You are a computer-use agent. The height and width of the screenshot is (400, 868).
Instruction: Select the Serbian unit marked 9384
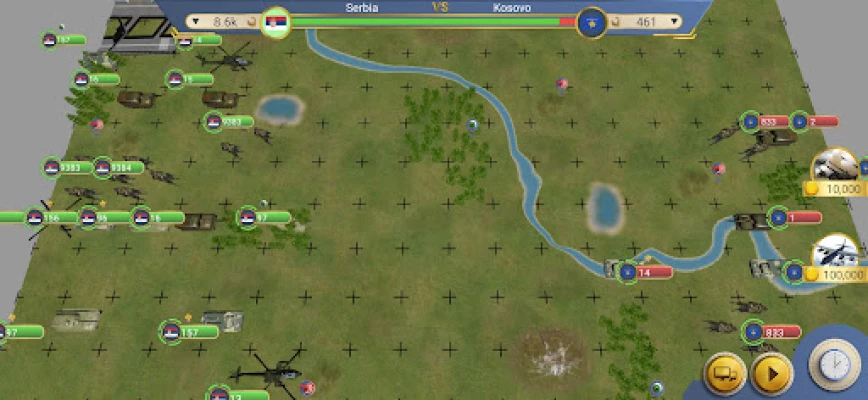click(104, 167)
